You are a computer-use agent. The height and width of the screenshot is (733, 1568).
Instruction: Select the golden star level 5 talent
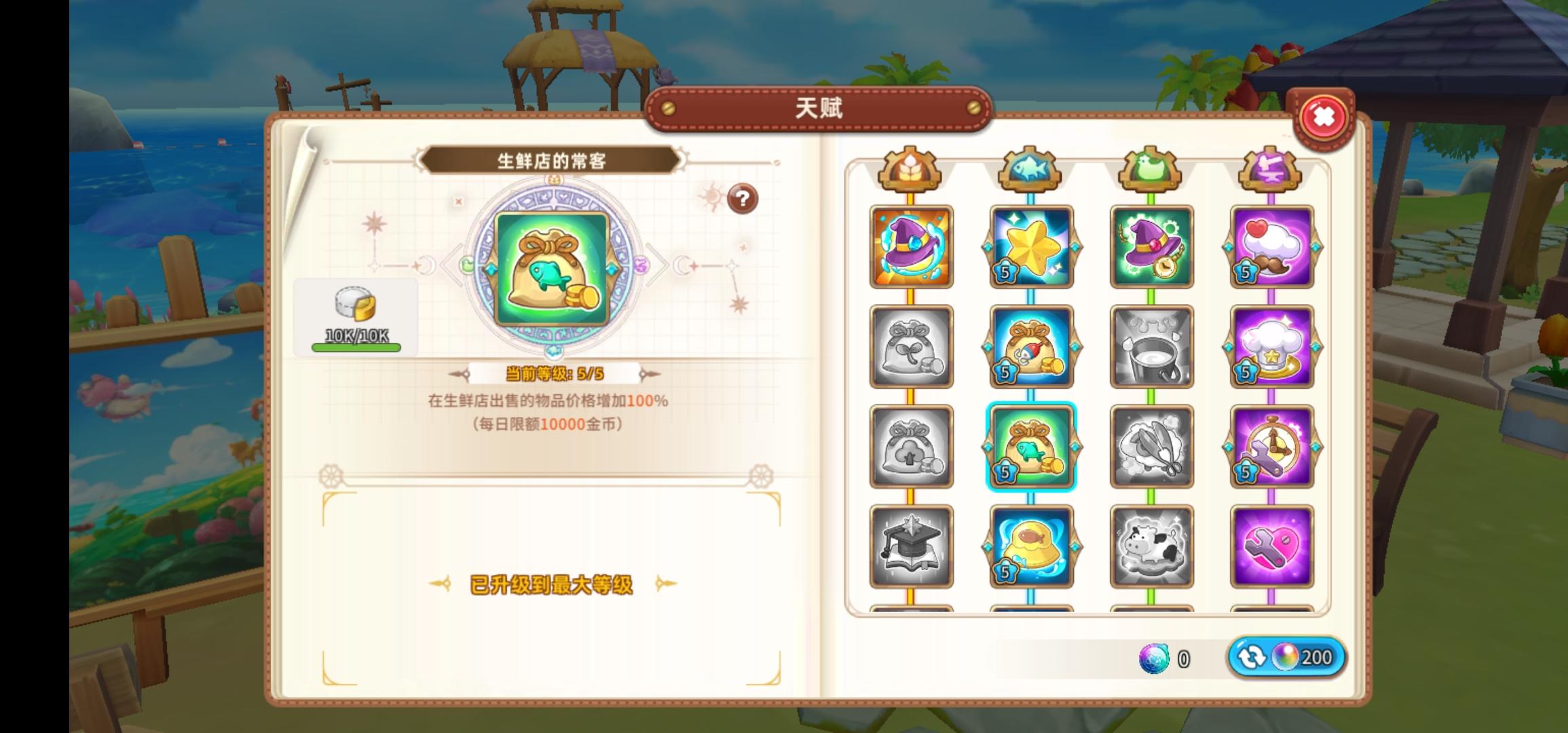[1032, 246]
